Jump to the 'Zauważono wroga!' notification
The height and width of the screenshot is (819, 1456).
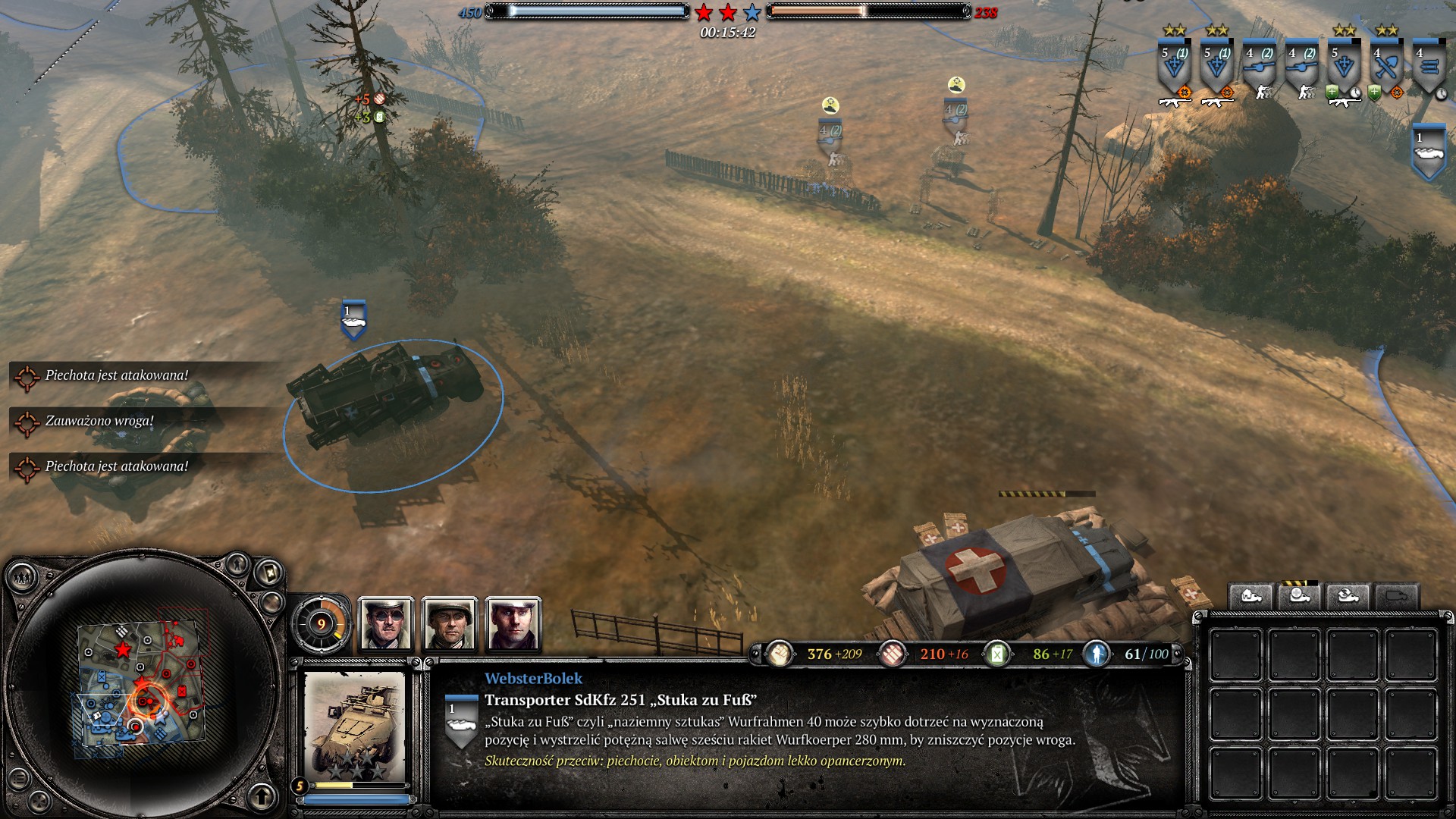coord(99,421)
